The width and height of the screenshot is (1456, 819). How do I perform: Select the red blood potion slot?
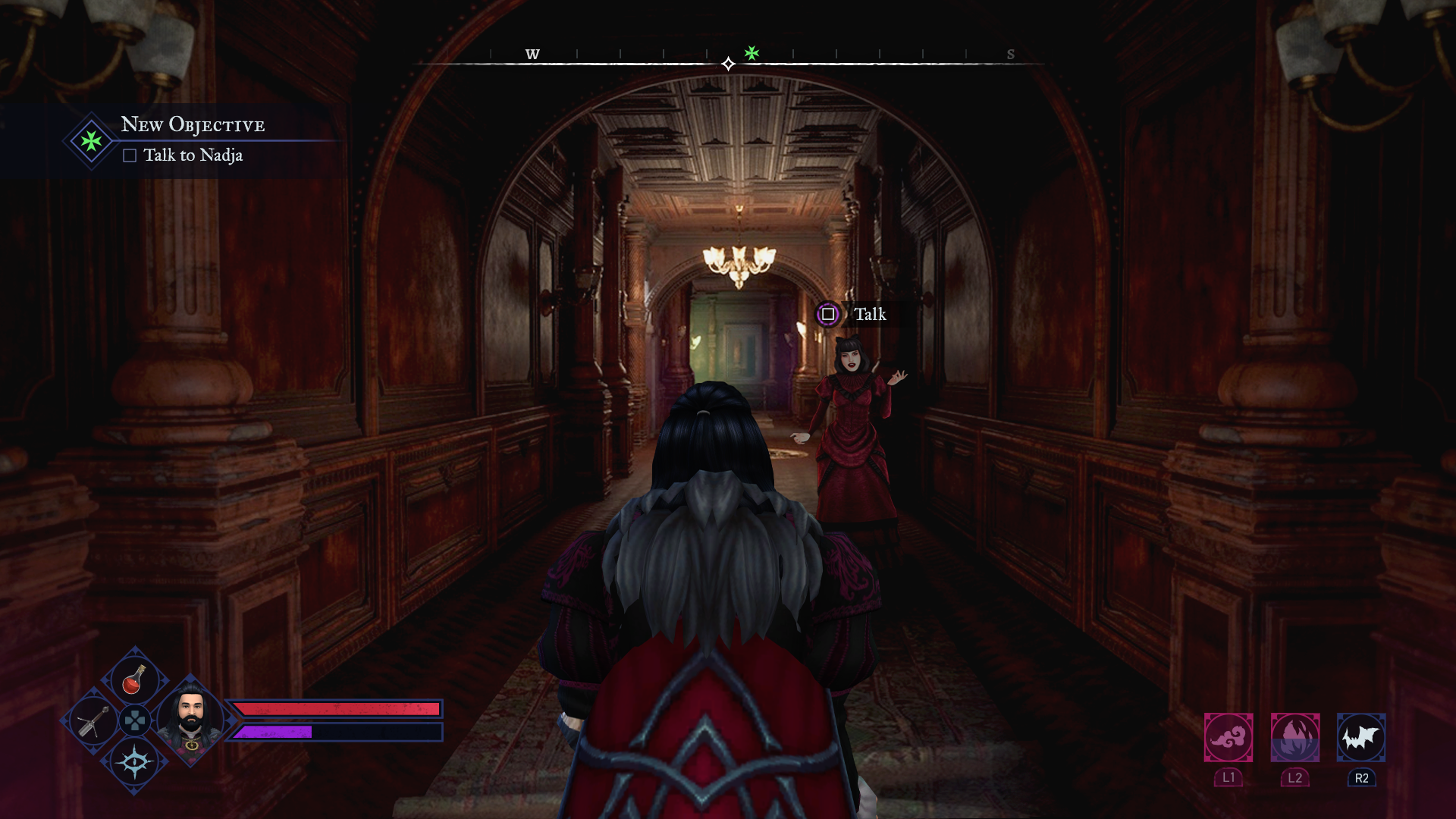(x=134, y=679)
